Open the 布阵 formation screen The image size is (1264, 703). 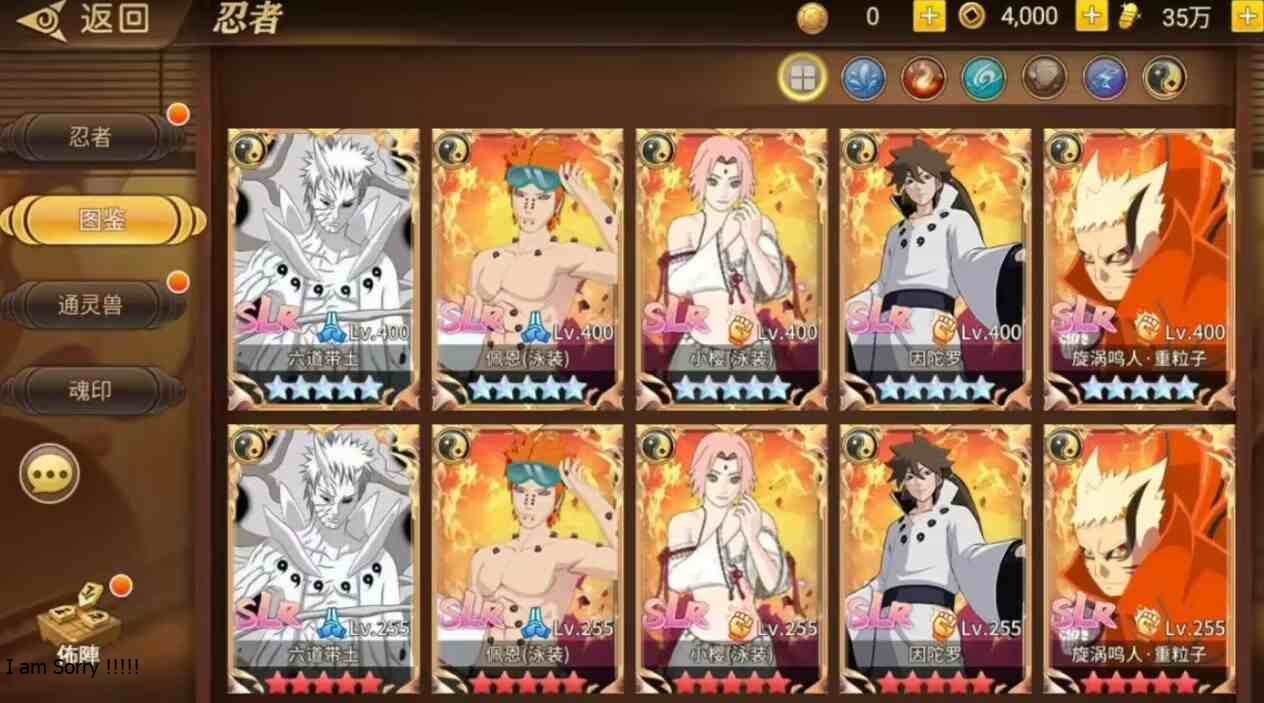80,625
